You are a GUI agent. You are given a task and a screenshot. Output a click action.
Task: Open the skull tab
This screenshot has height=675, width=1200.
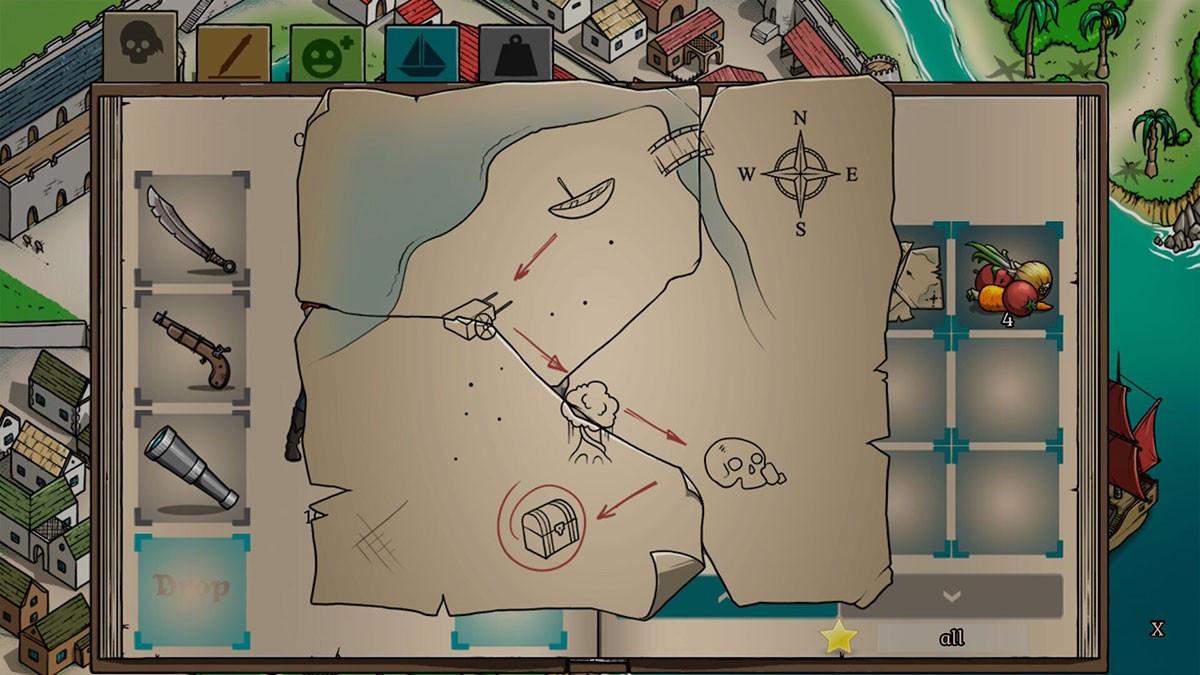tap(140, 47)
